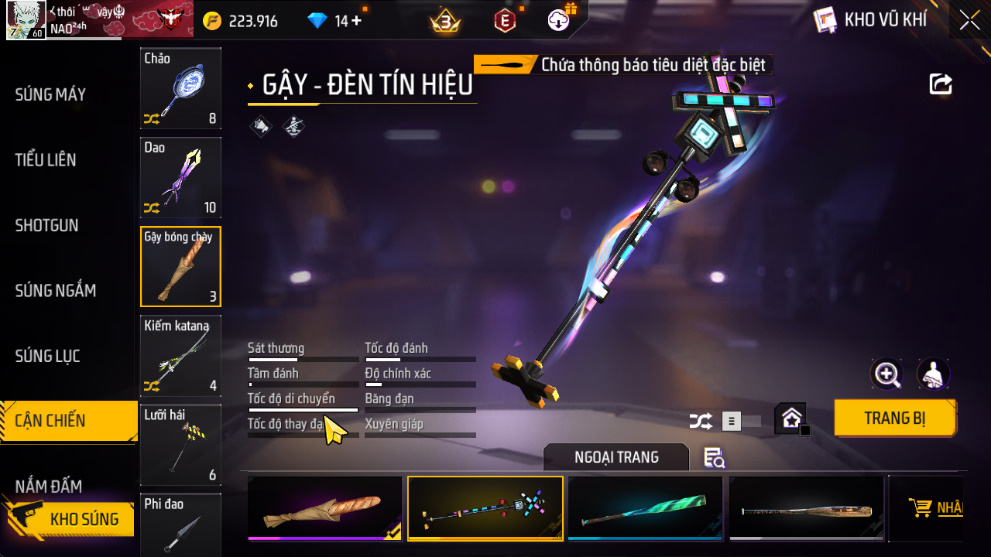Select the bread baguette bat skin

point(325,509)
